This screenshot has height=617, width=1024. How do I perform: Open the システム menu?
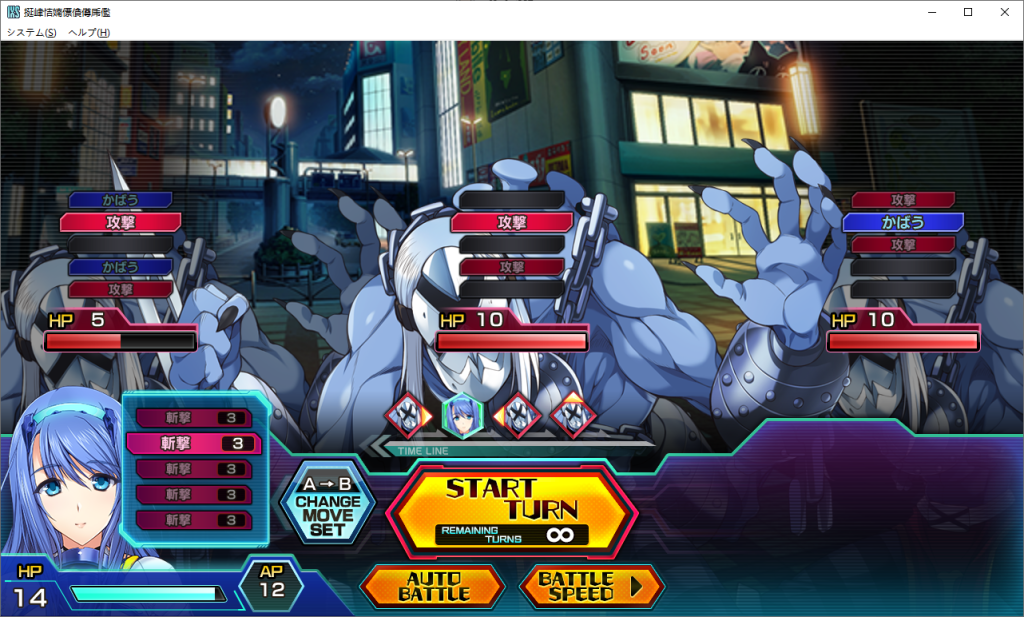(31, 32)
